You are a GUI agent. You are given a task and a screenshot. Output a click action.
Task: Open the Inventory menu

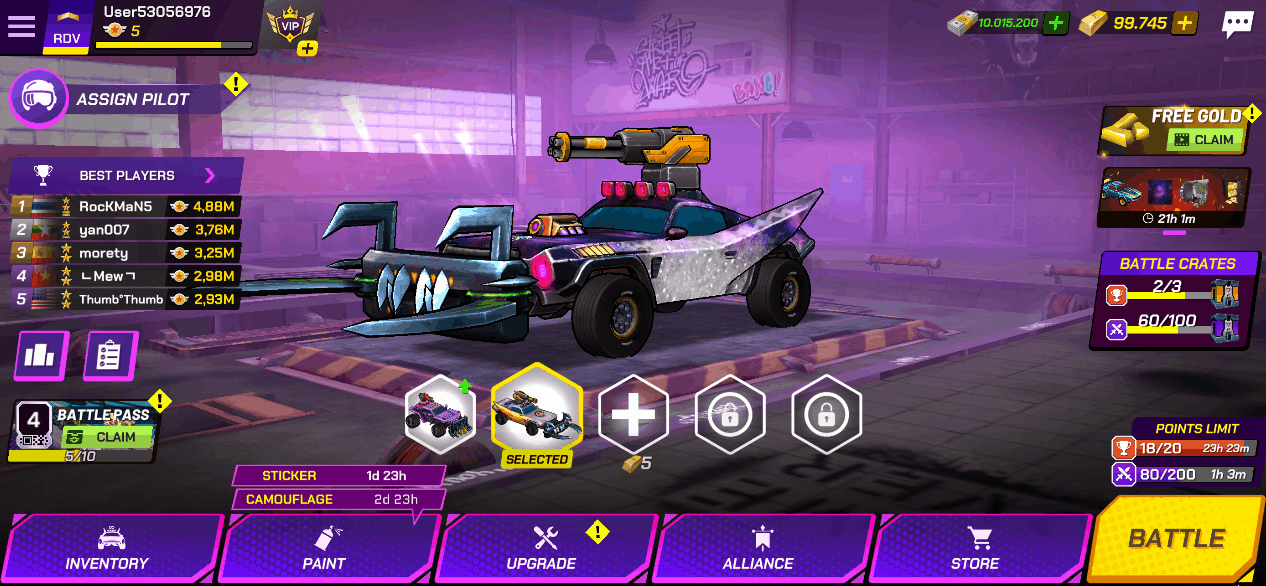click(107, 548)
